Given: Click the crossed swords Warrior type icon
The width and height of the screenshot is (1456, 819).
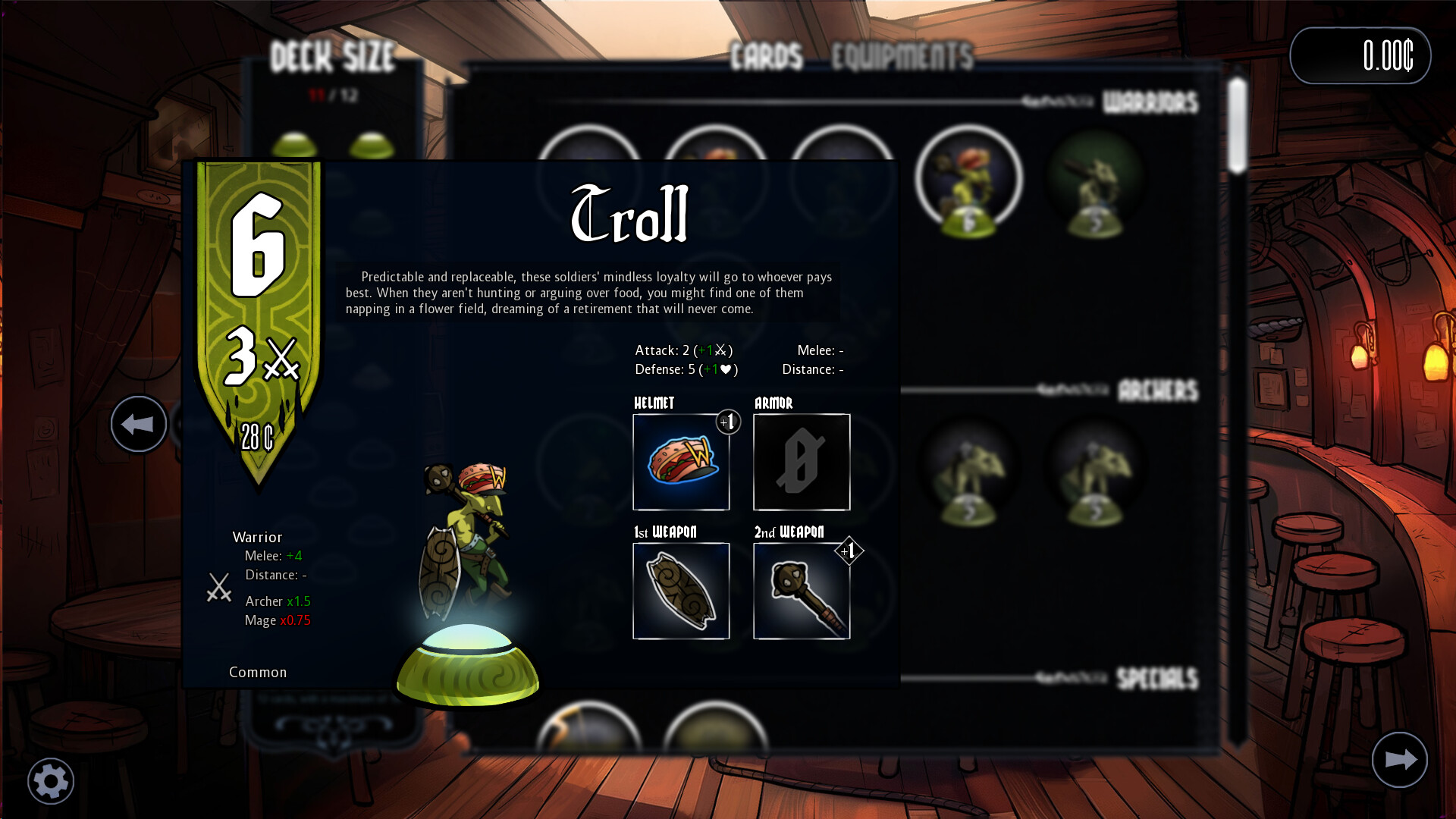Looking at the screenshot, I should (x=218, y=588).
